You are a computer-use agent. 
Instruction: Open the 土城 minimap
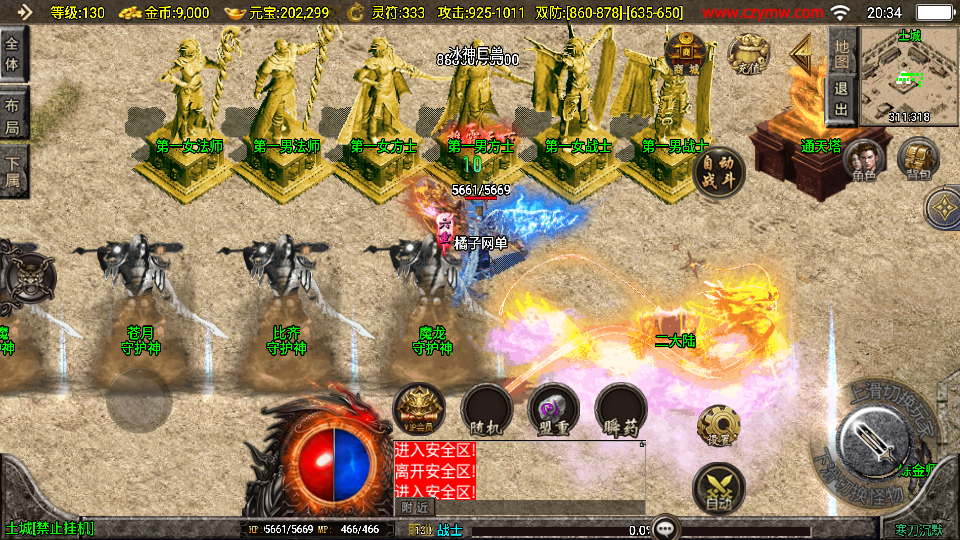pos(909,75)
